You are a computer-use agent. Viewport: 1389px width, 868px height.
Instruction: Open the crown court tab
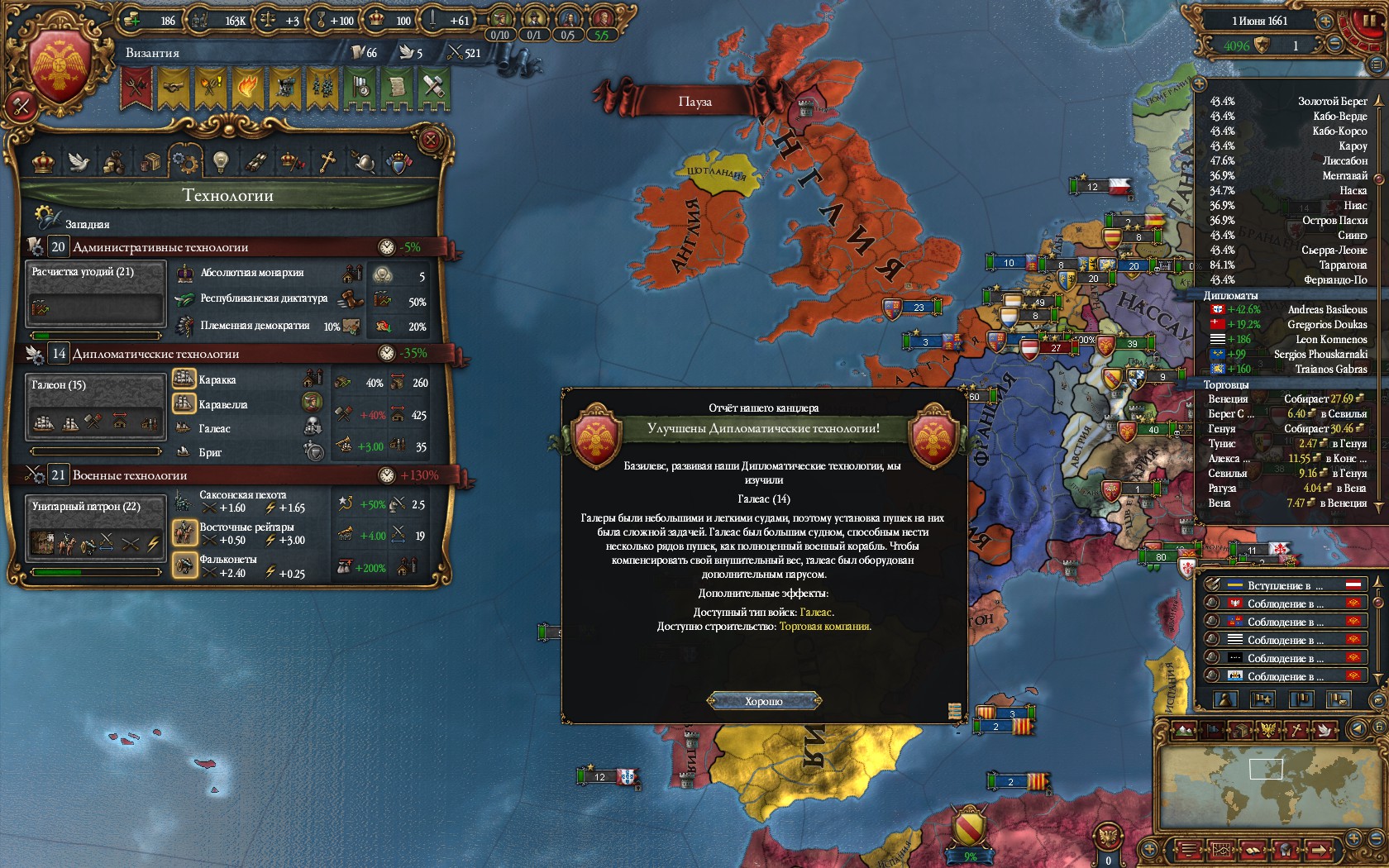pyautogui.click(x=43, y=161)
